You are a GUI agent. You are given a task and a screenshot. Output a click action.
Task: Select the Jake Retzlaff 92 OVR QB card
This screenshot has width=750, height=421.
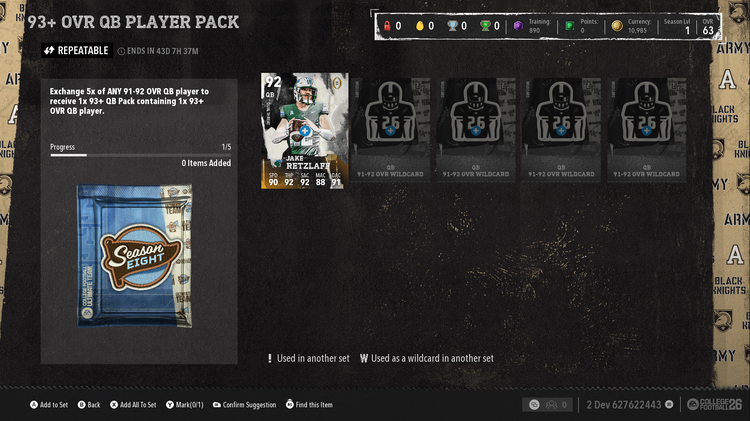pos(303,131)
